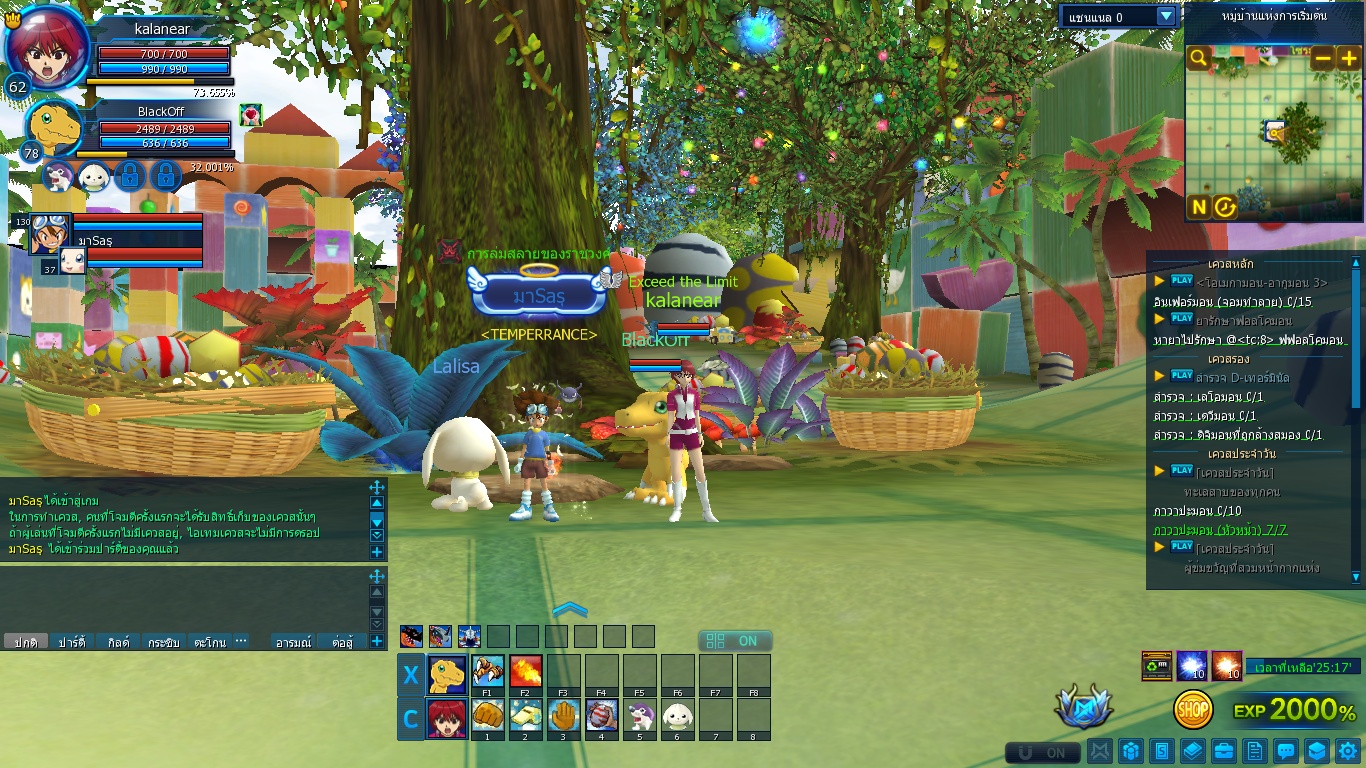This screenshot has height=768, width=1366.
Task: Zoom in the minimap with plus button
Action: (x=1348, y=58)
